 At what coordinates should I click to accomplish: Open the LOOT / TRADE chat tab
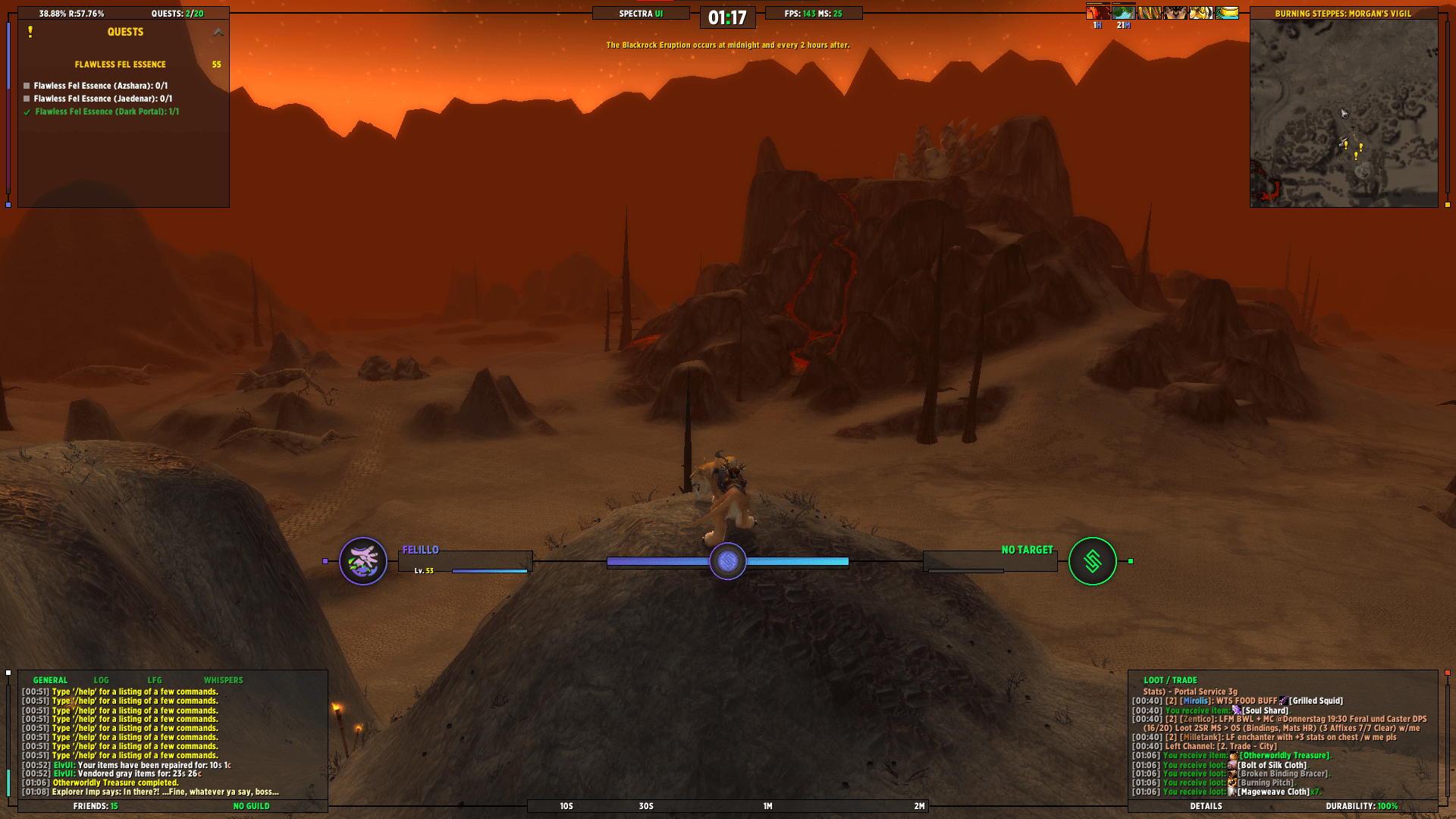click(x=1172, y=679)
